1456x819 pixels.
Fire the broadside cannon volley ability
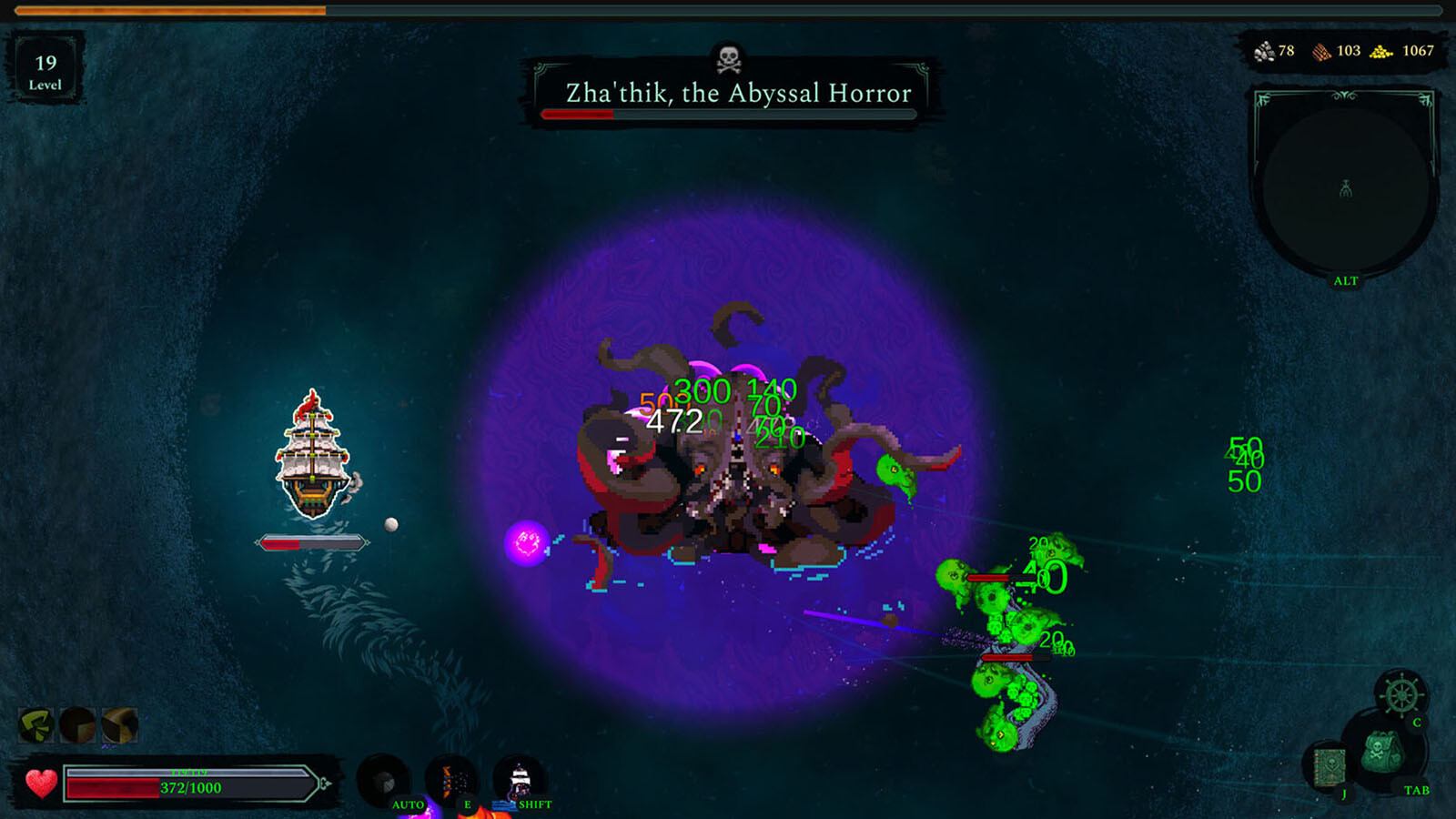[452, 781]
